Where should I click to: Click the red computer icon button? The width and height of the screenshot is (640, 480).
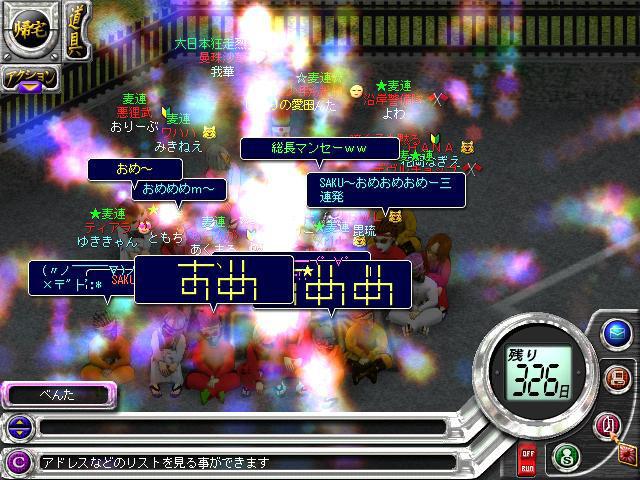point(617,378)
